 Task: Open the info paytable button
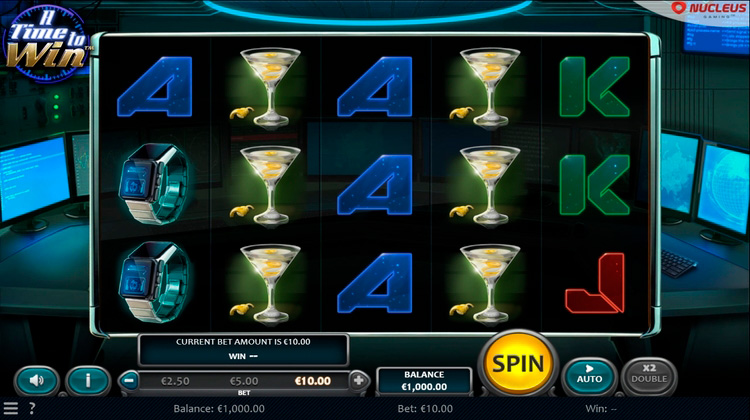click(88, 380)
